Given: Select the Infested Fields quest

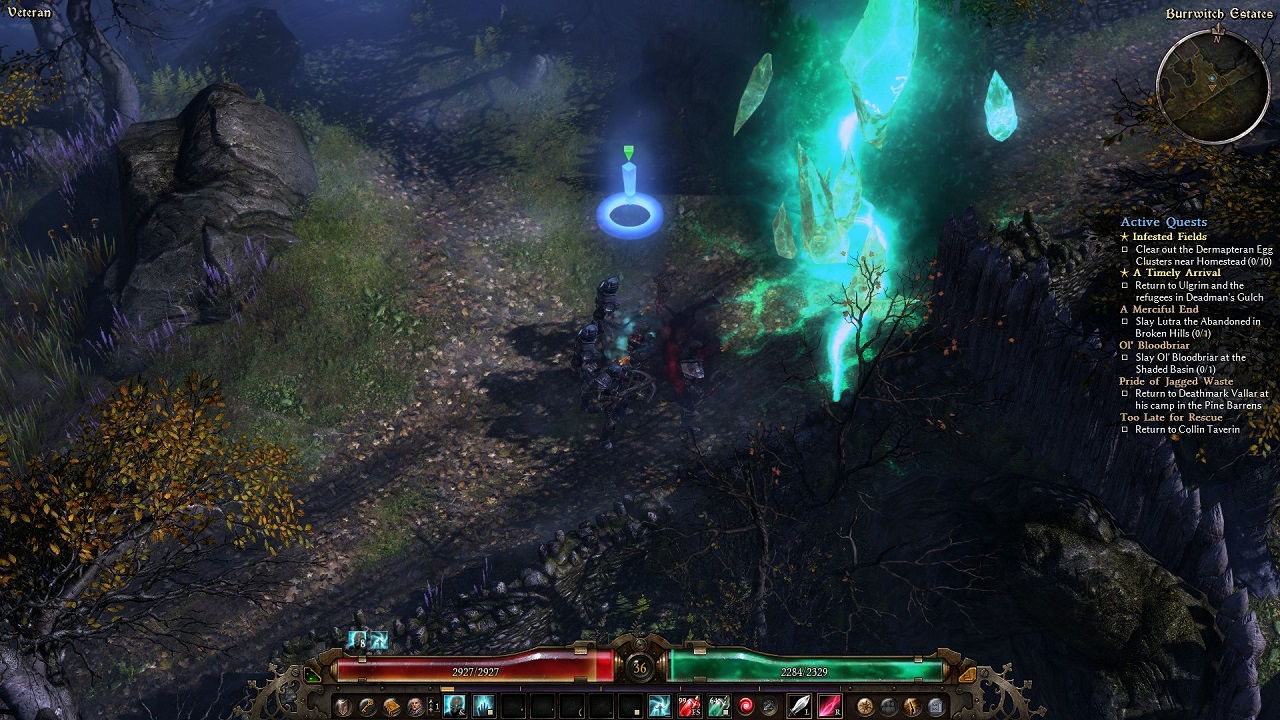Looking at the screenshot, I should tap(1169, 237).
